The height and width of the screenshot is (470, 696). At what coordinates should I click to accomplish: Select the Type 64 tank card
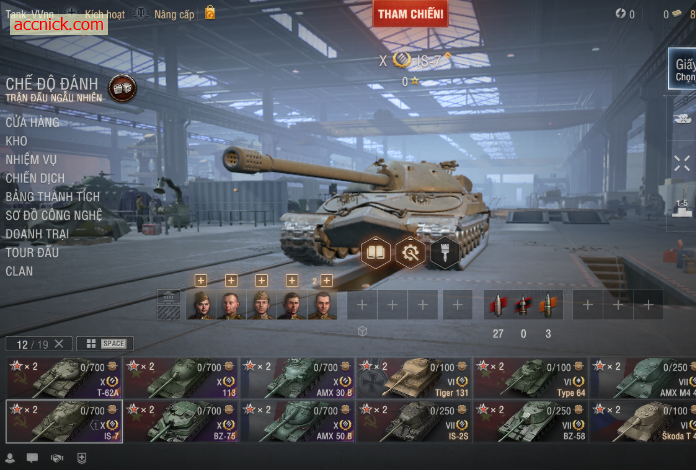click(530, 378)
